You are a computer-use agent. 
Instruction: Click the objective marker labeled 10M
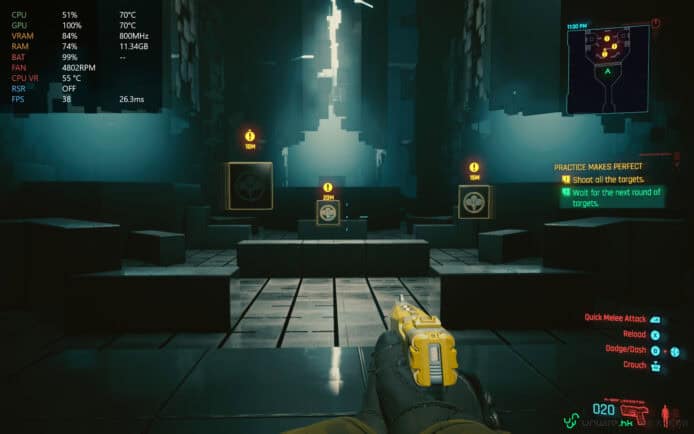(249, 136)
